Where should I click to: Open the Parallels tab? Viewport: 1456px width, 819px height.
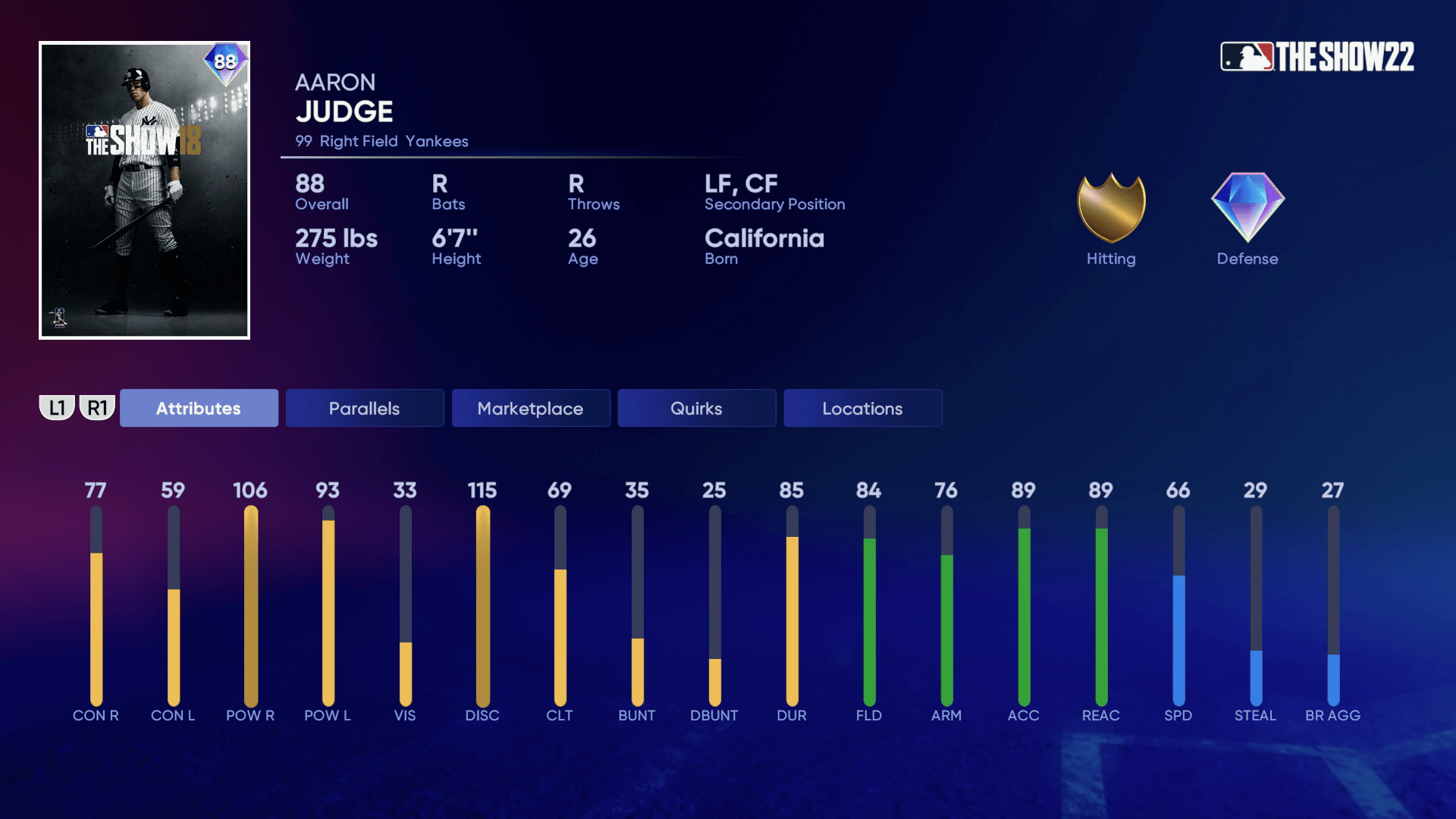[365, 408]
